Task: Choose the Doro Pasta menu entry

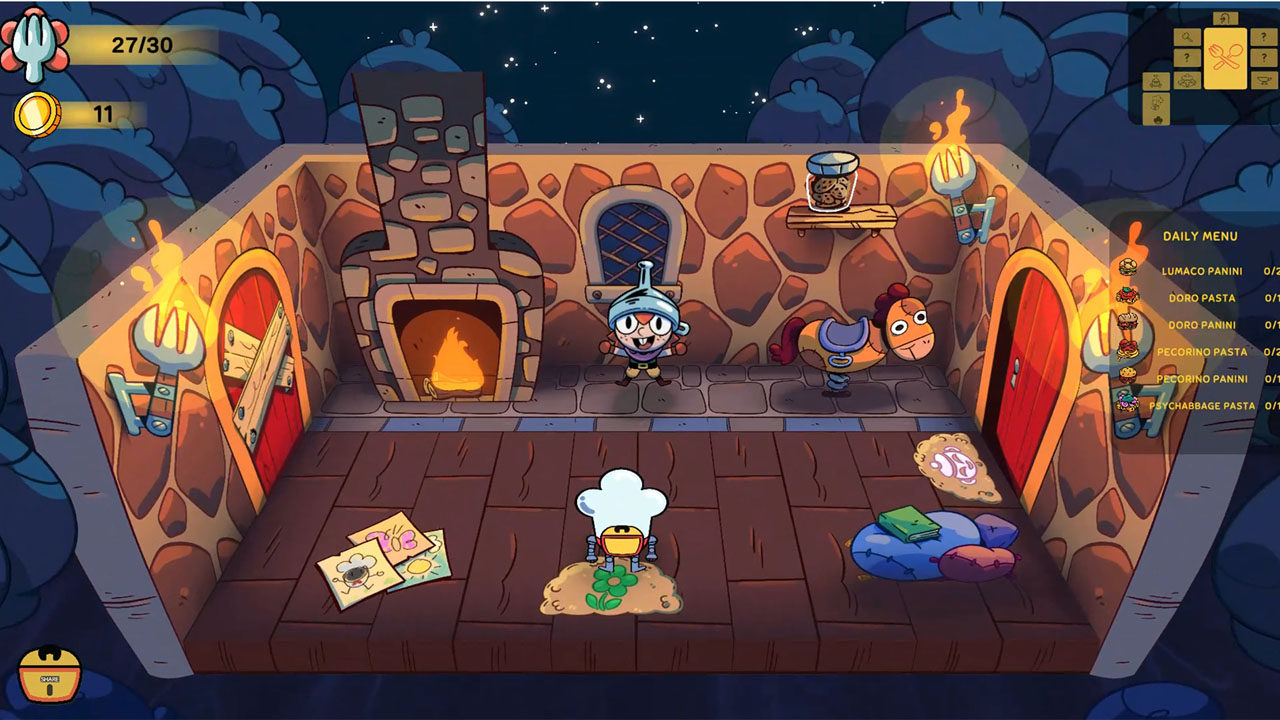Action: (x=1201, y=298)
